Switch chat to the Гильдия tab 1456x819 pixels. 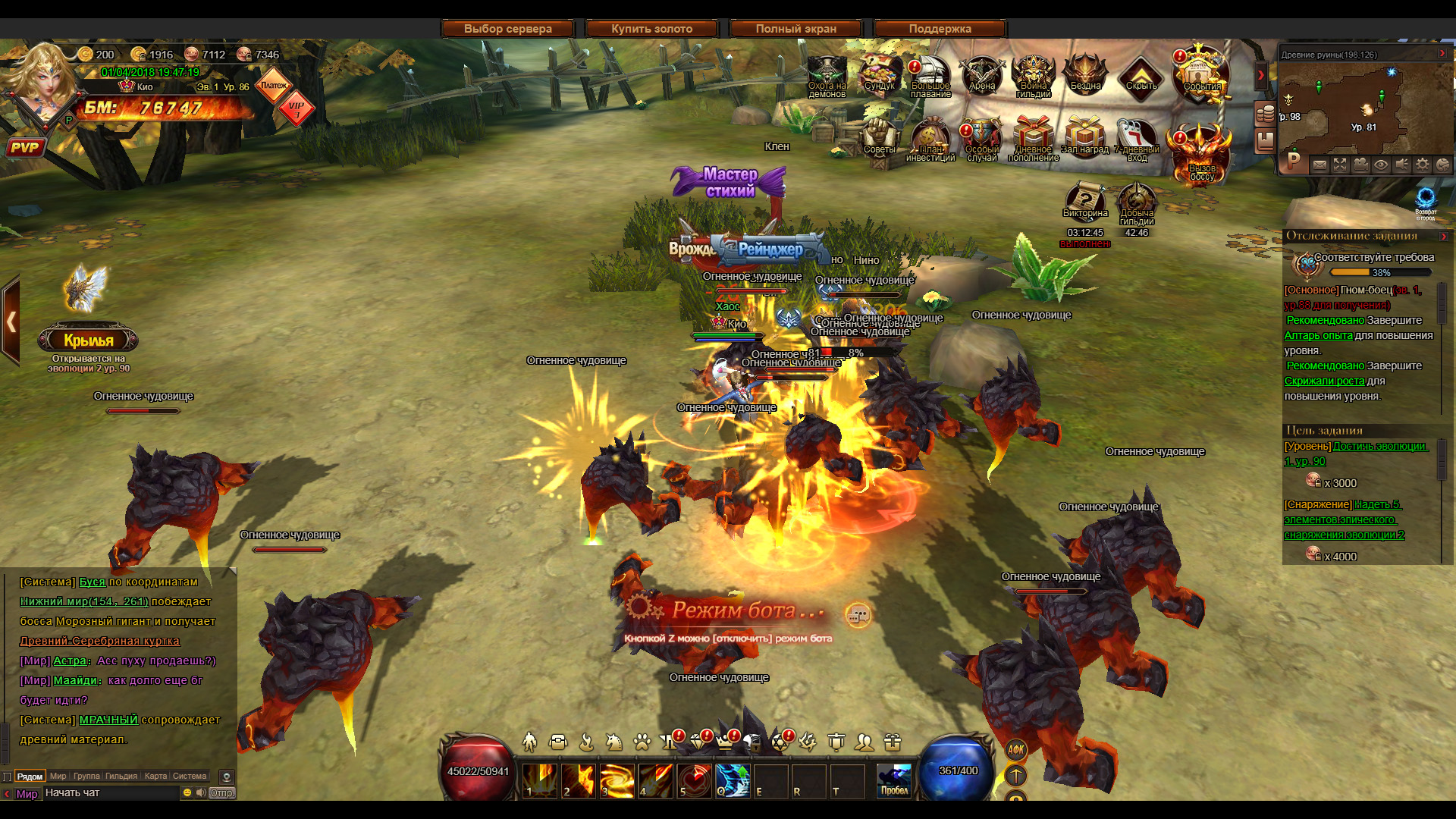click(121, 776)
